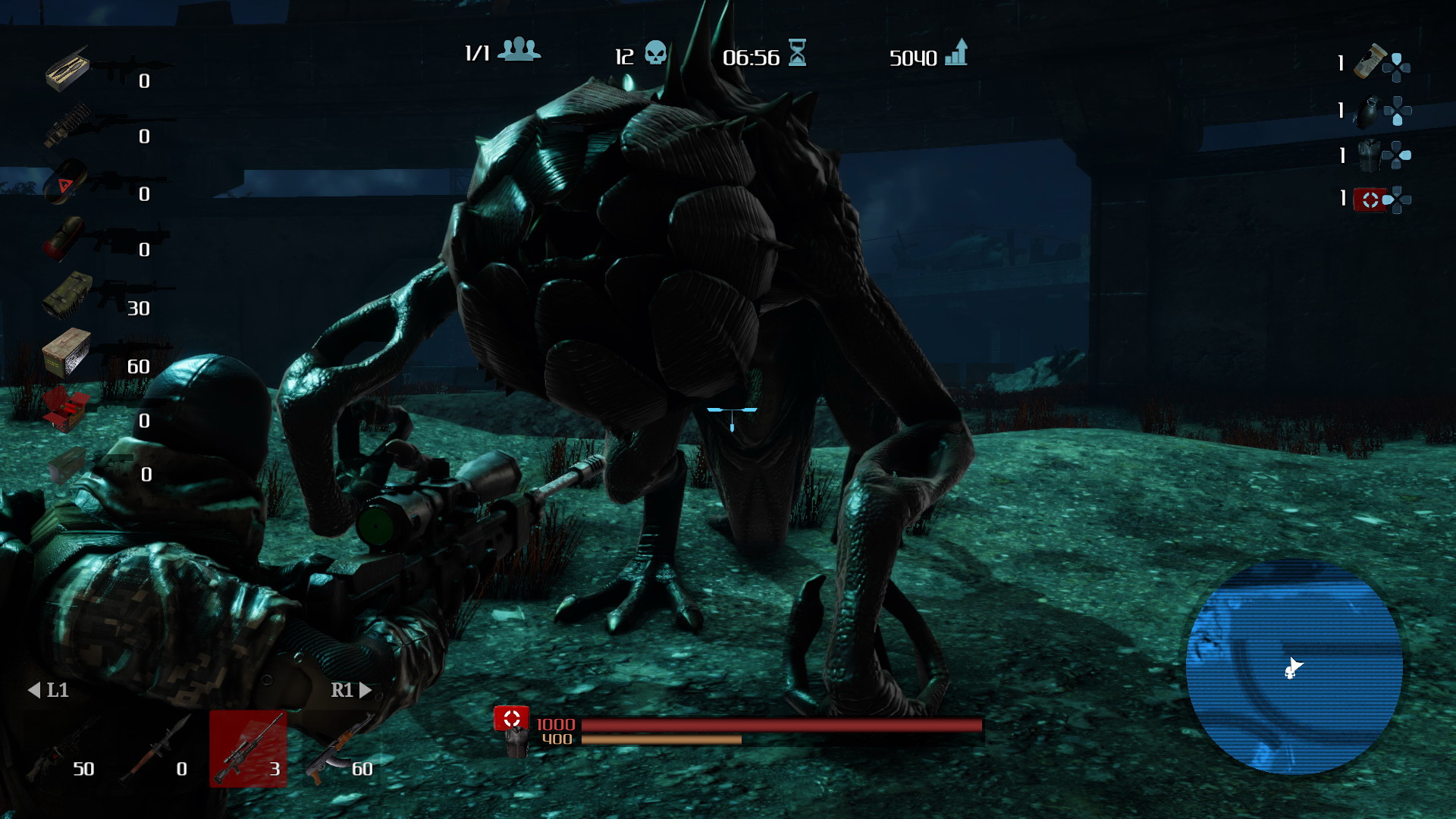Select the grenade item icon
The image size is (1456, 819).
[x=1367, y=112]
